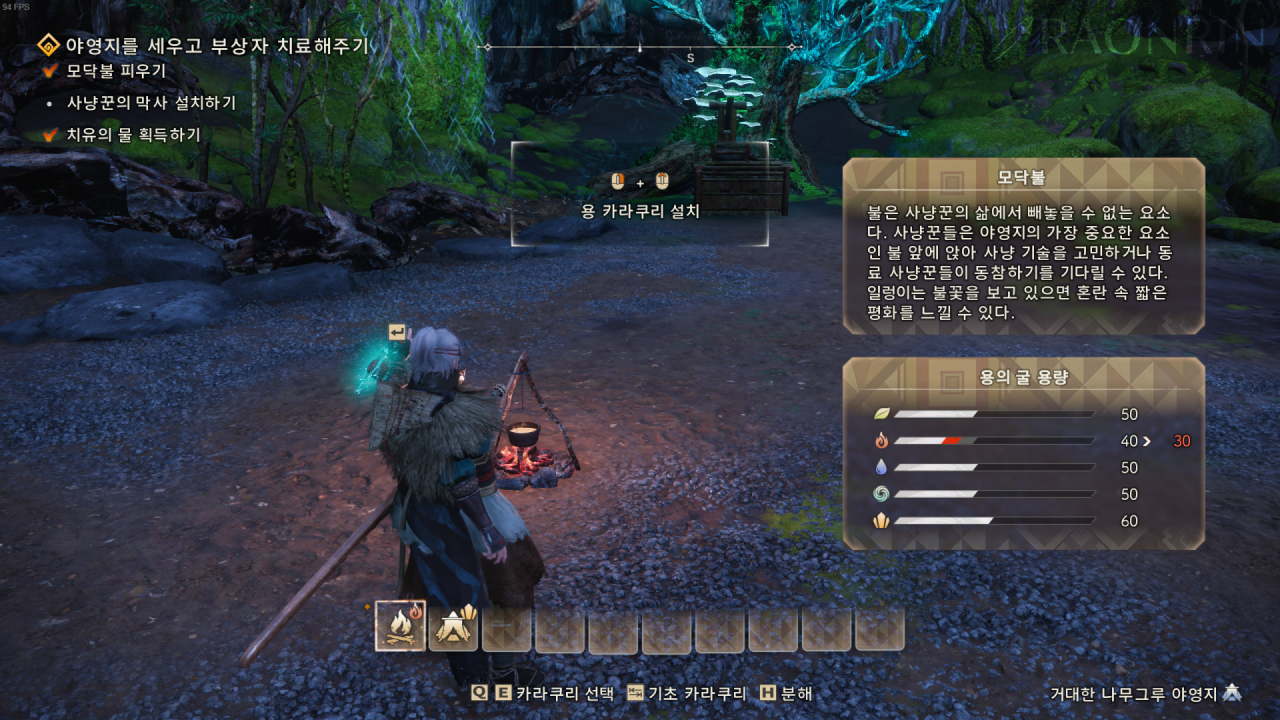The image size is (1280, 720).
Task: Select the campfire slot in the hotbar
Action: tap(400, 626)
